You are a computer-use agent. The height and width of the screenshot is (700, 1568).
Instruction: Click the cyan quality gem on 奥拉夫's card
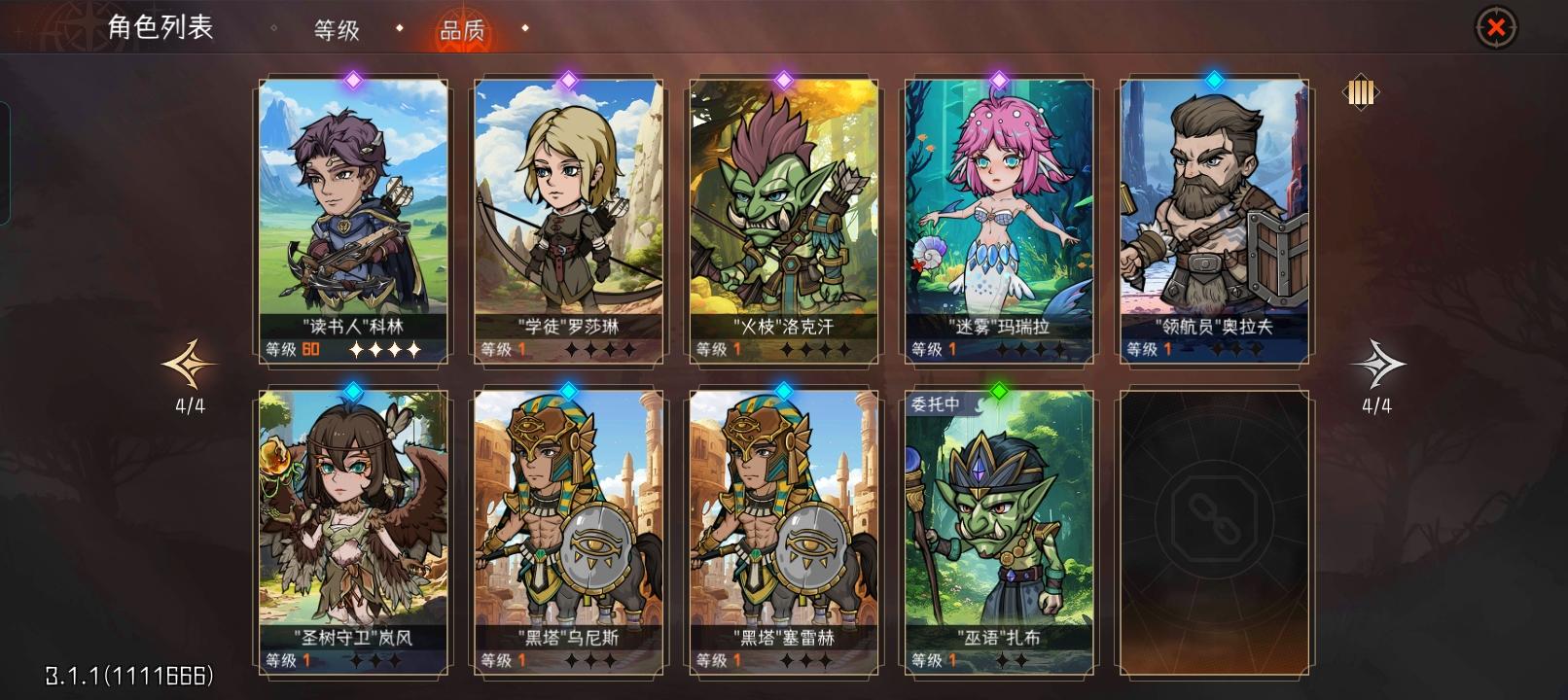click(x=1213, y=80)
